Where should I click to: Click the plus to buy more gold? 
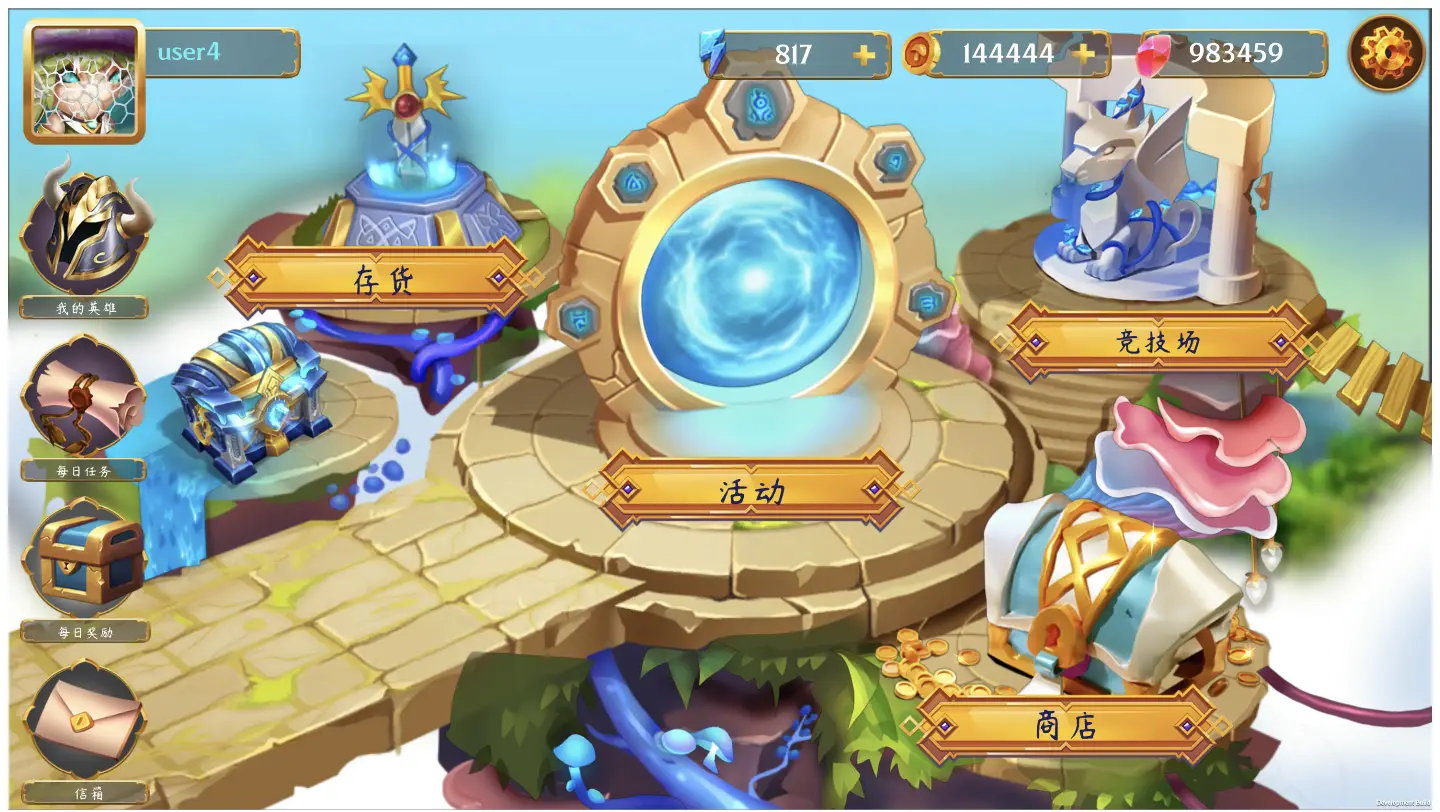pos(1085,55)
